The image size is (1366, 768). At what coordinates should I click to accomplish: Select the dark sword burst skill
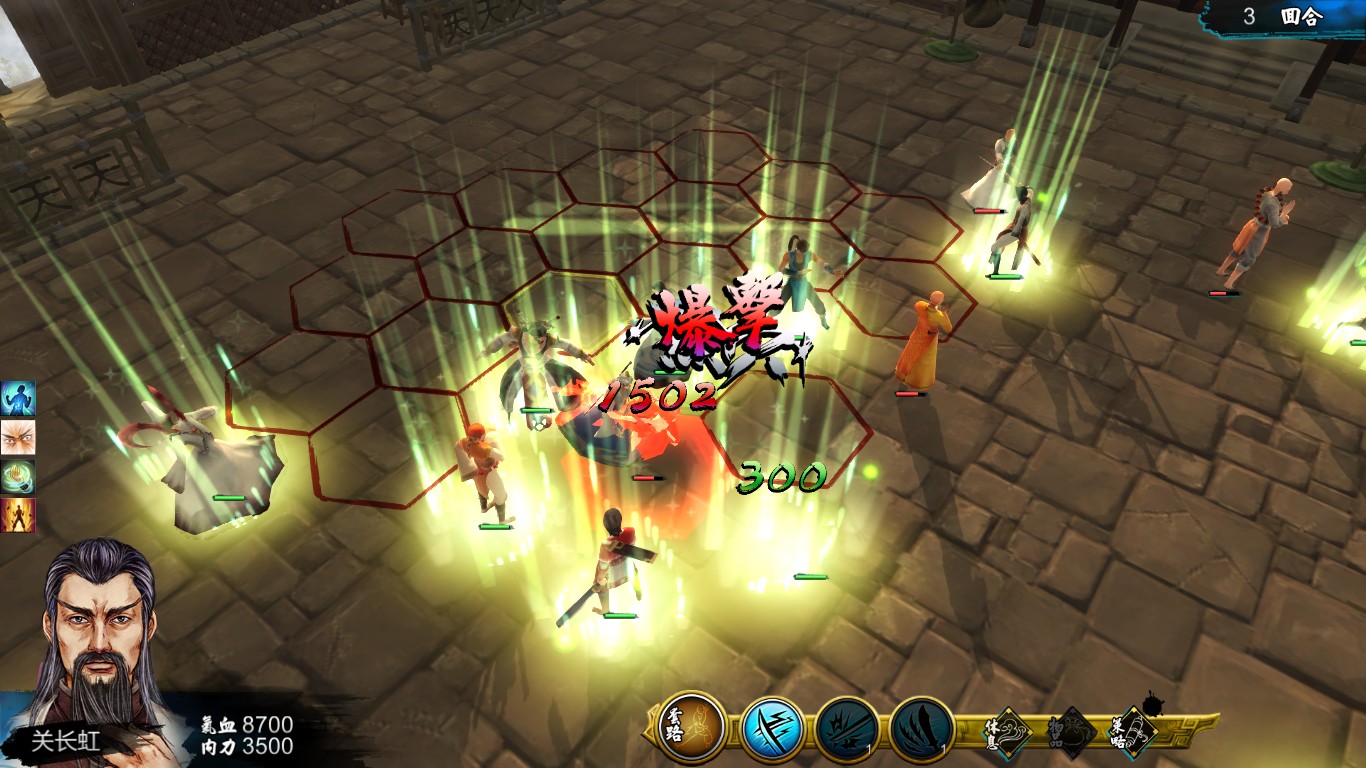coord(847,729)
